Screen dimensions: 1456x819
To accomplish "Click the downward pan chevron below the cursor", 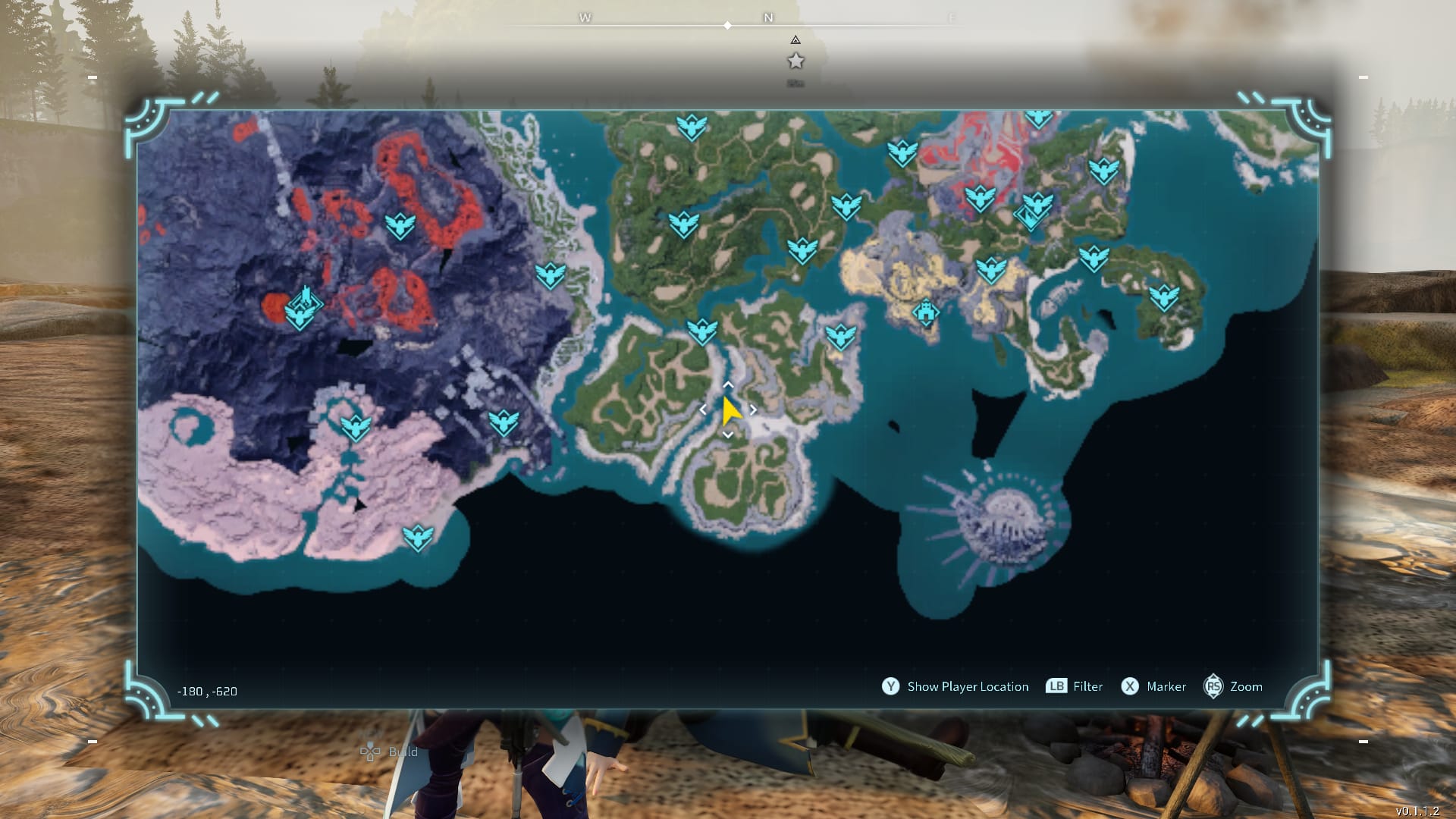I will coord(727,435).
